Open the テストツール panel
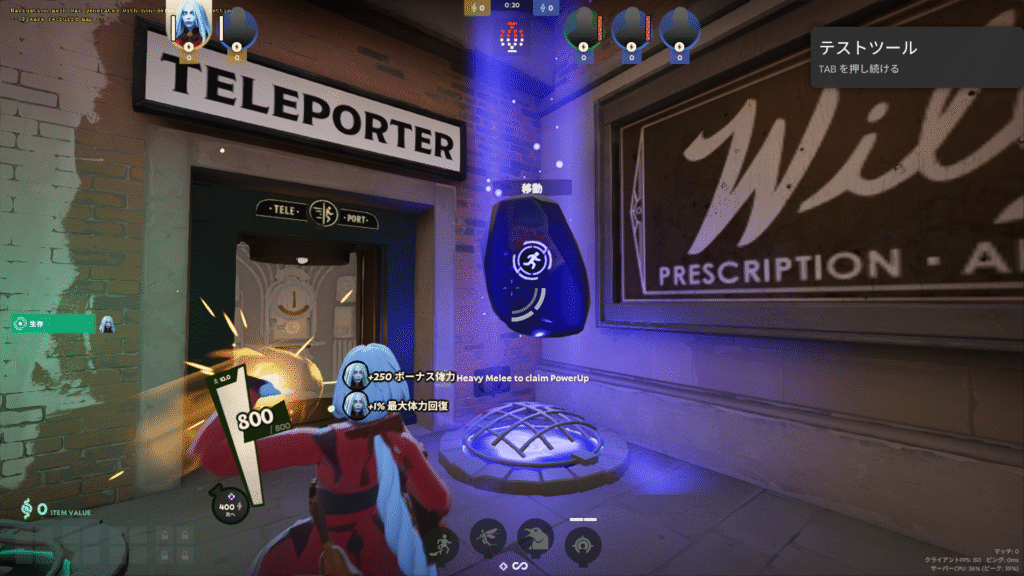The image size is (1024, 576). coord(916,56)
